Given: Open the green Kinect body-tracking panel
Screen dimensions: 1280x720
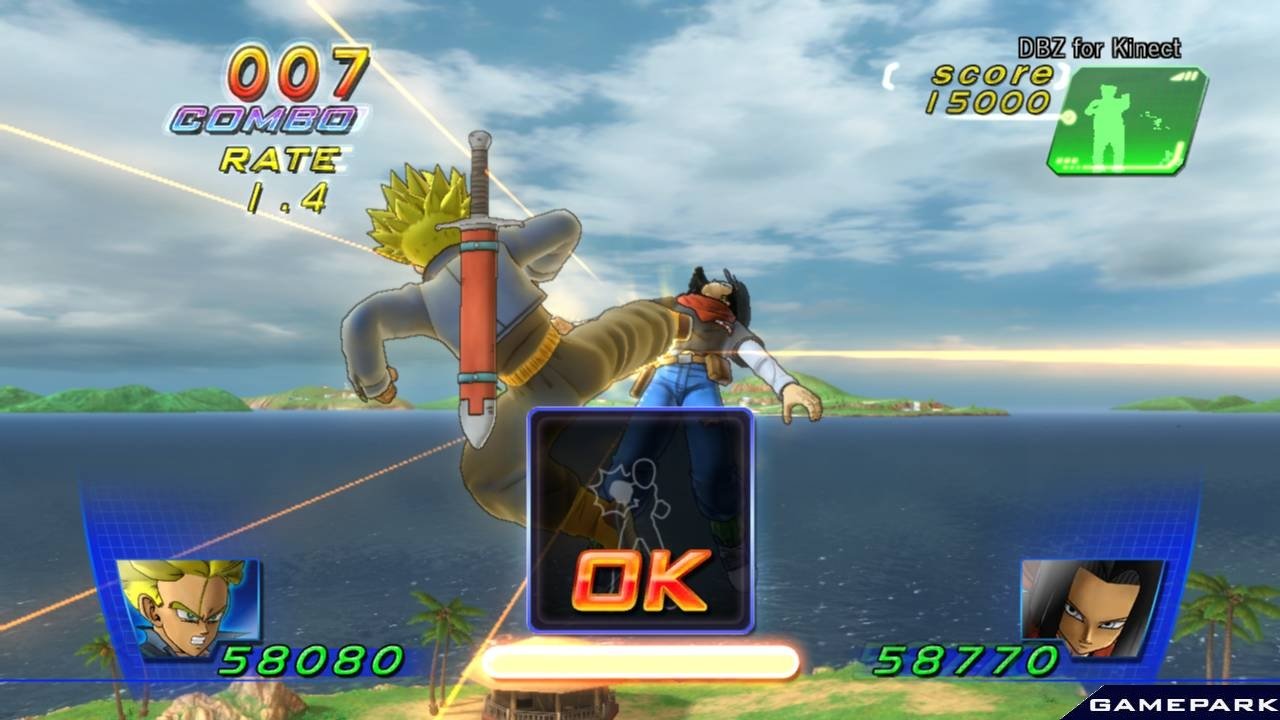Looking at the screenshot, I should 1126,122.
